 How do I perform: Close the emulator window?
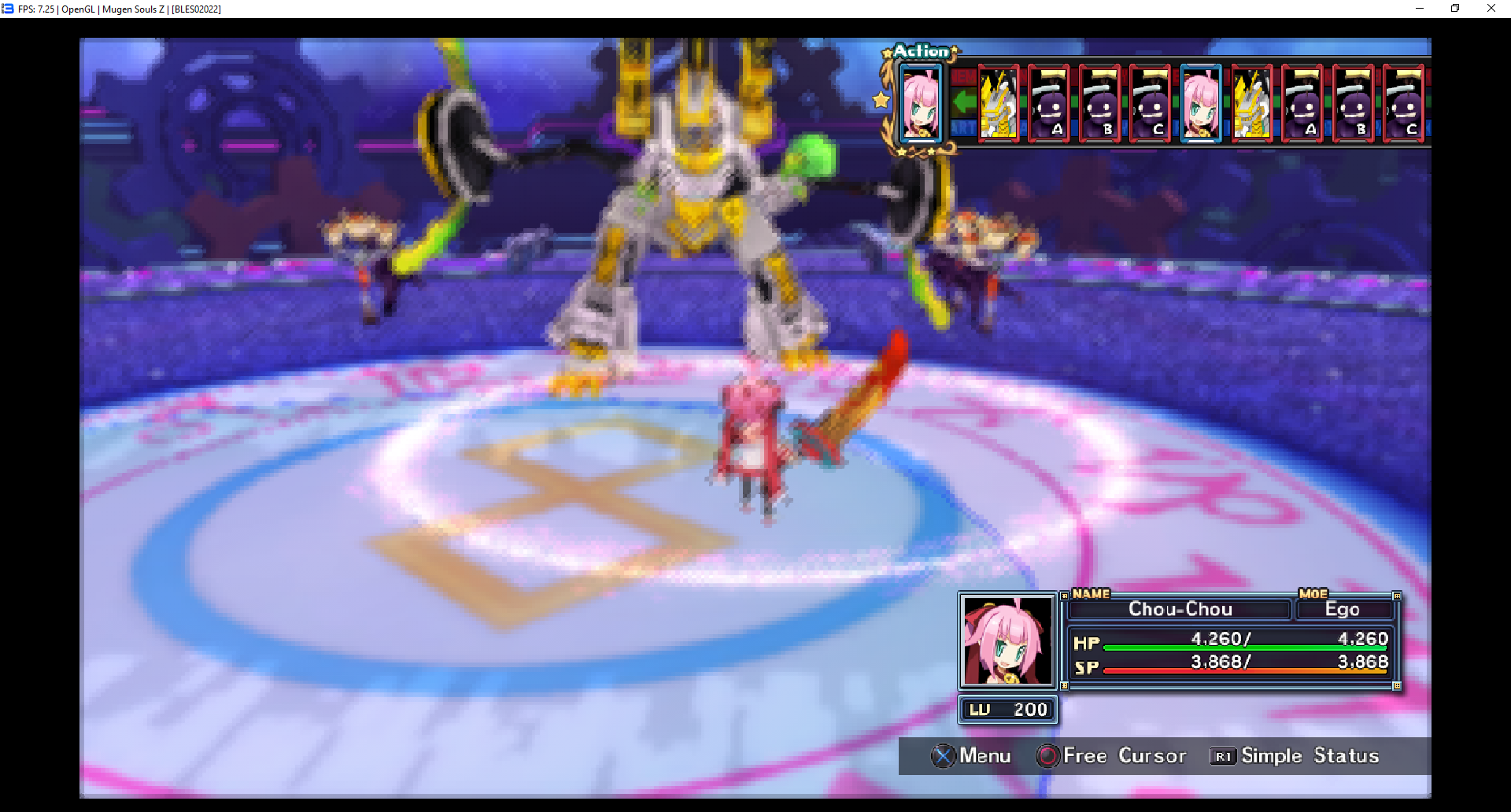click(x=1491, y=9)
